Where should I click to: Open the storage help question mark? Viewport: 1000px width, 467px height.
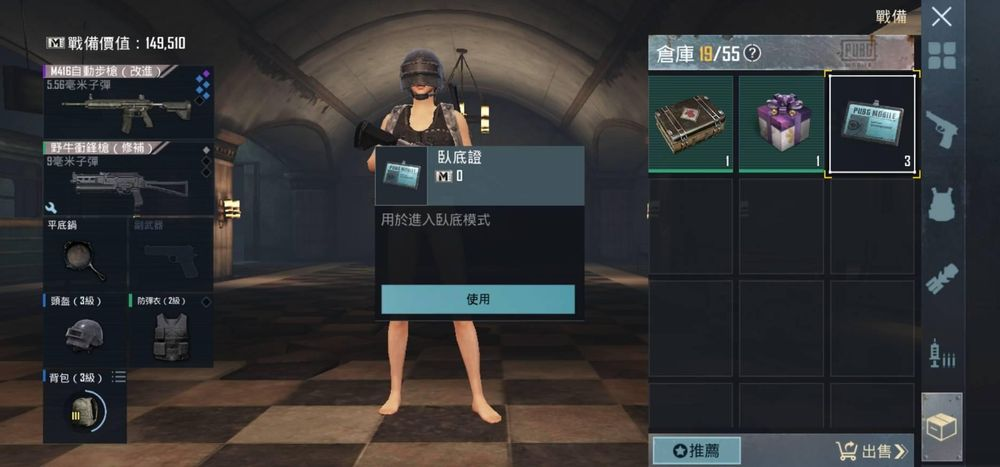click(x=753, y=53)
